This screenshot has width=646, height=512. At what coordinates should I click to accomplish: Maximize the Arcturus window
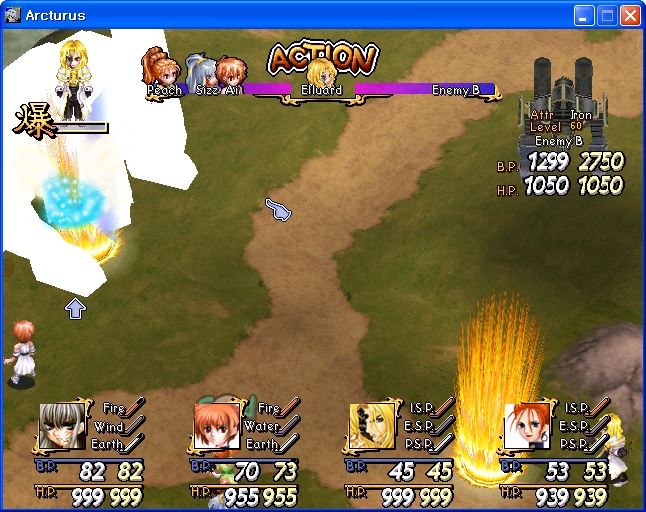tap(608, 16)
